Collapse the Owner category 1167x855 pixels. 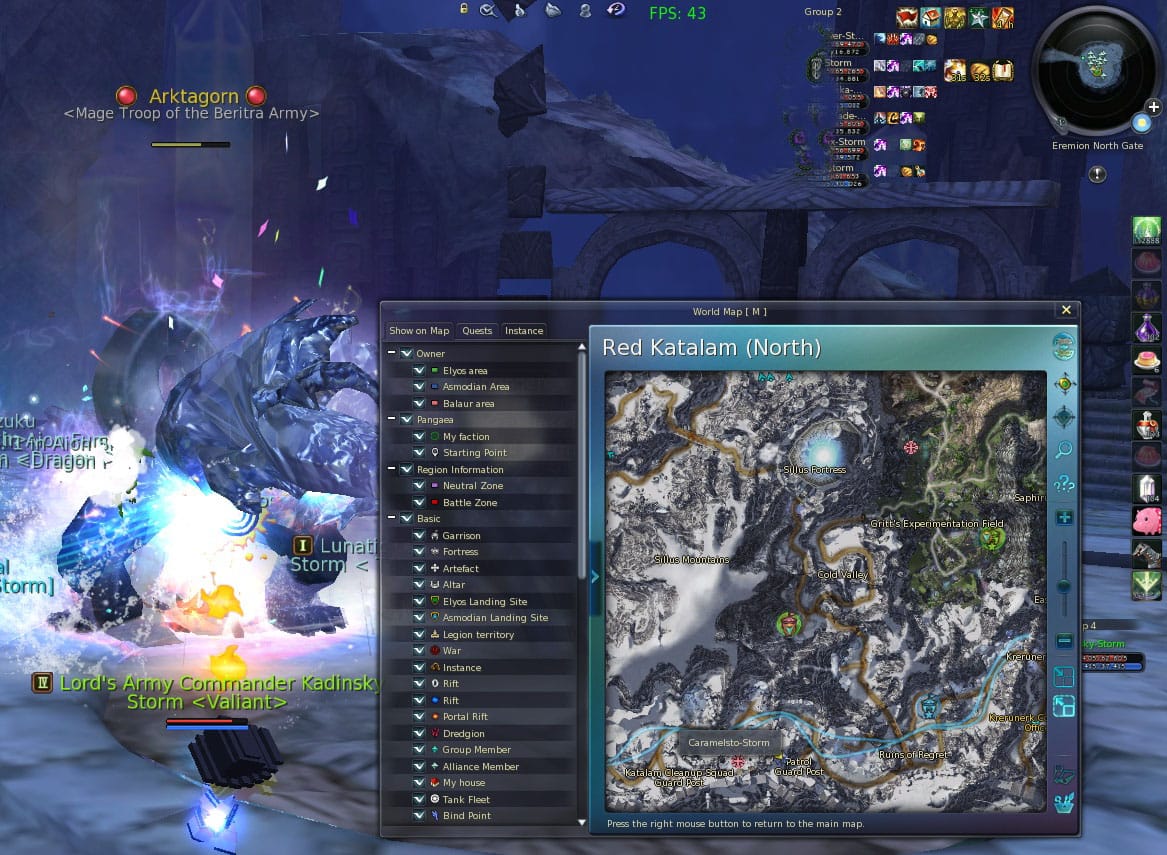tap(392, 354)
